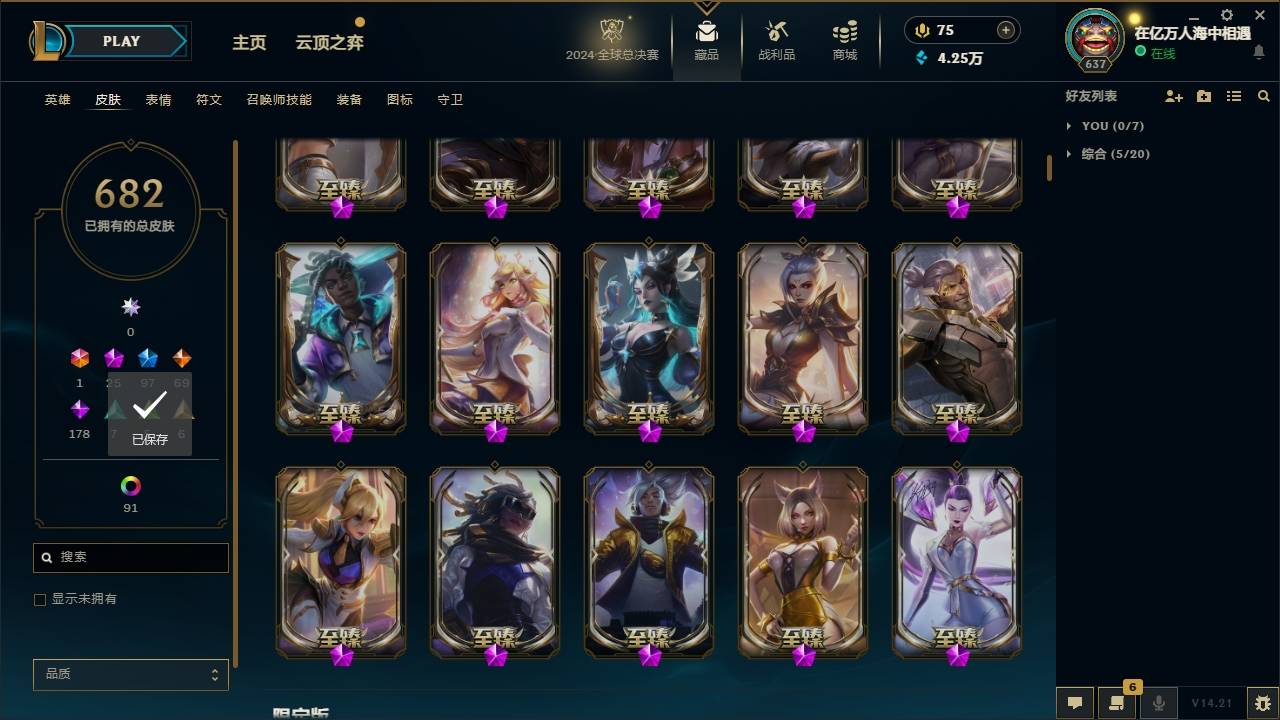
Task: Click the microphone icon near version number
Action: 1158,703
